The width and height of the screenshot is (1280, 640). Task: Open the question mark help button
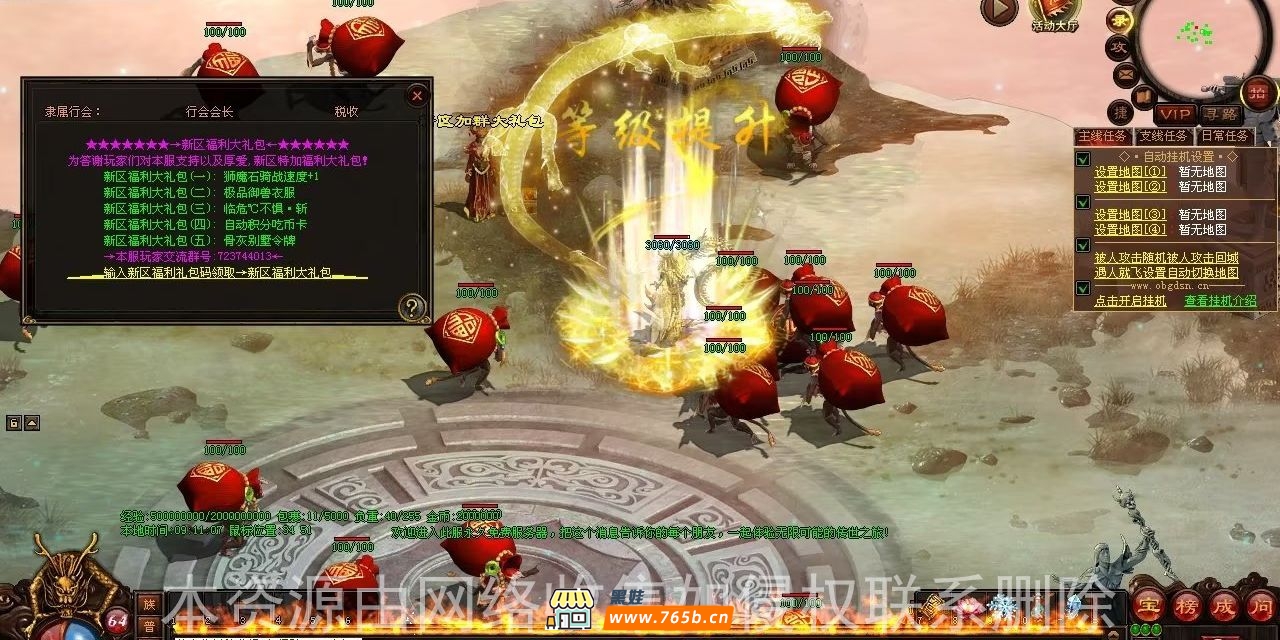(x=412, y=307)
